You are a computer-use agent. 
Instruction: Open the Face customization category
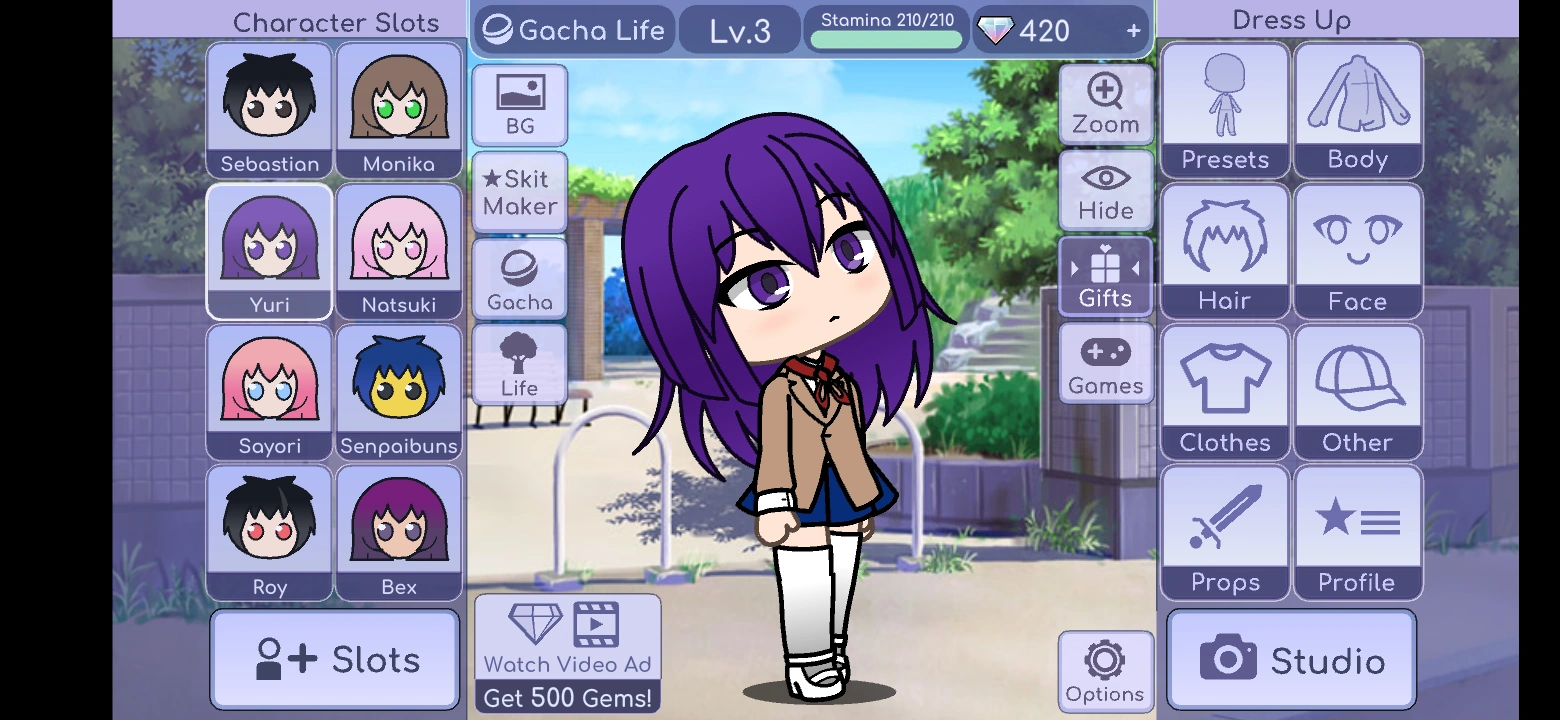coord(1357,250)
